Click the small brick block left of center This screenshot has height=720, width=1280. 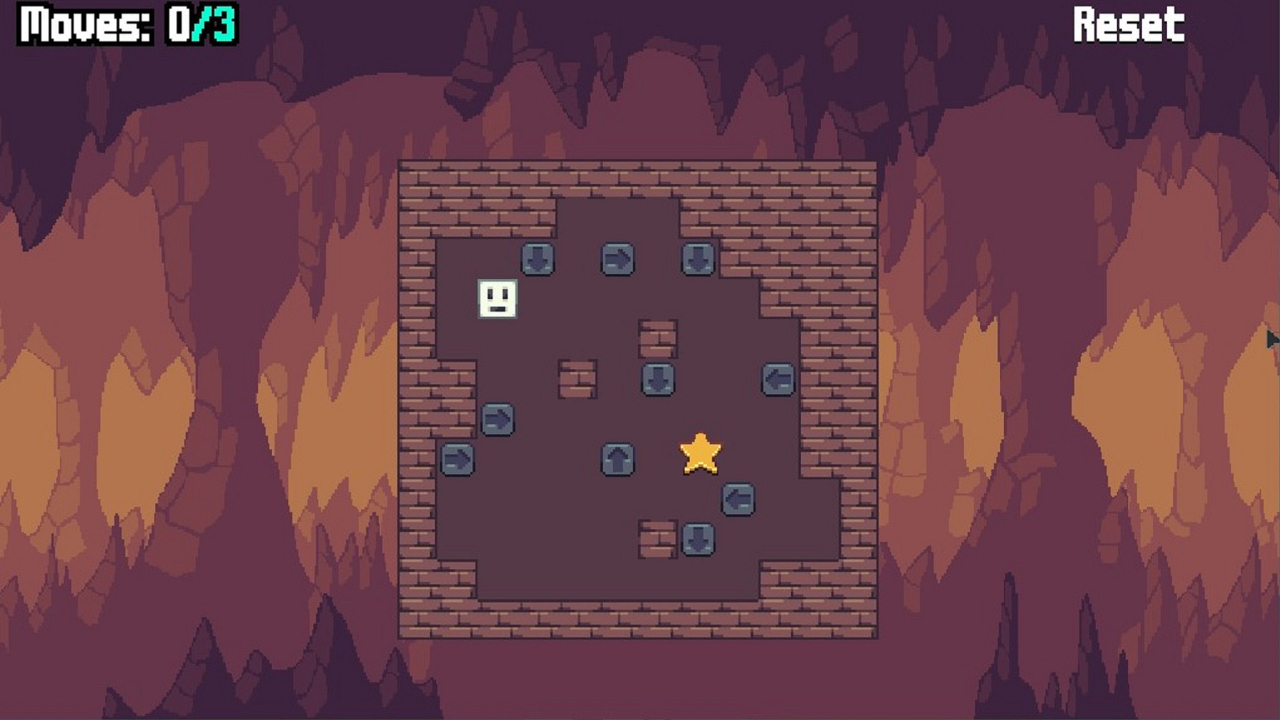pyautogui.click(x=578, y=379)
